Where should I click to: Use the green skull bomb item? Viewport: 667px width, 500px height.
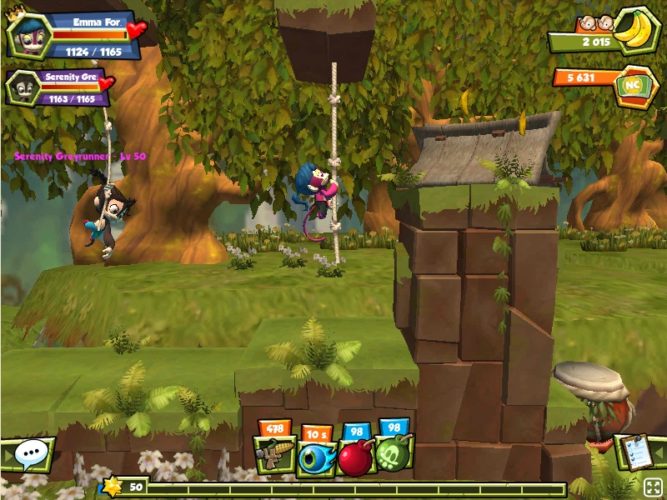point(395,455)
